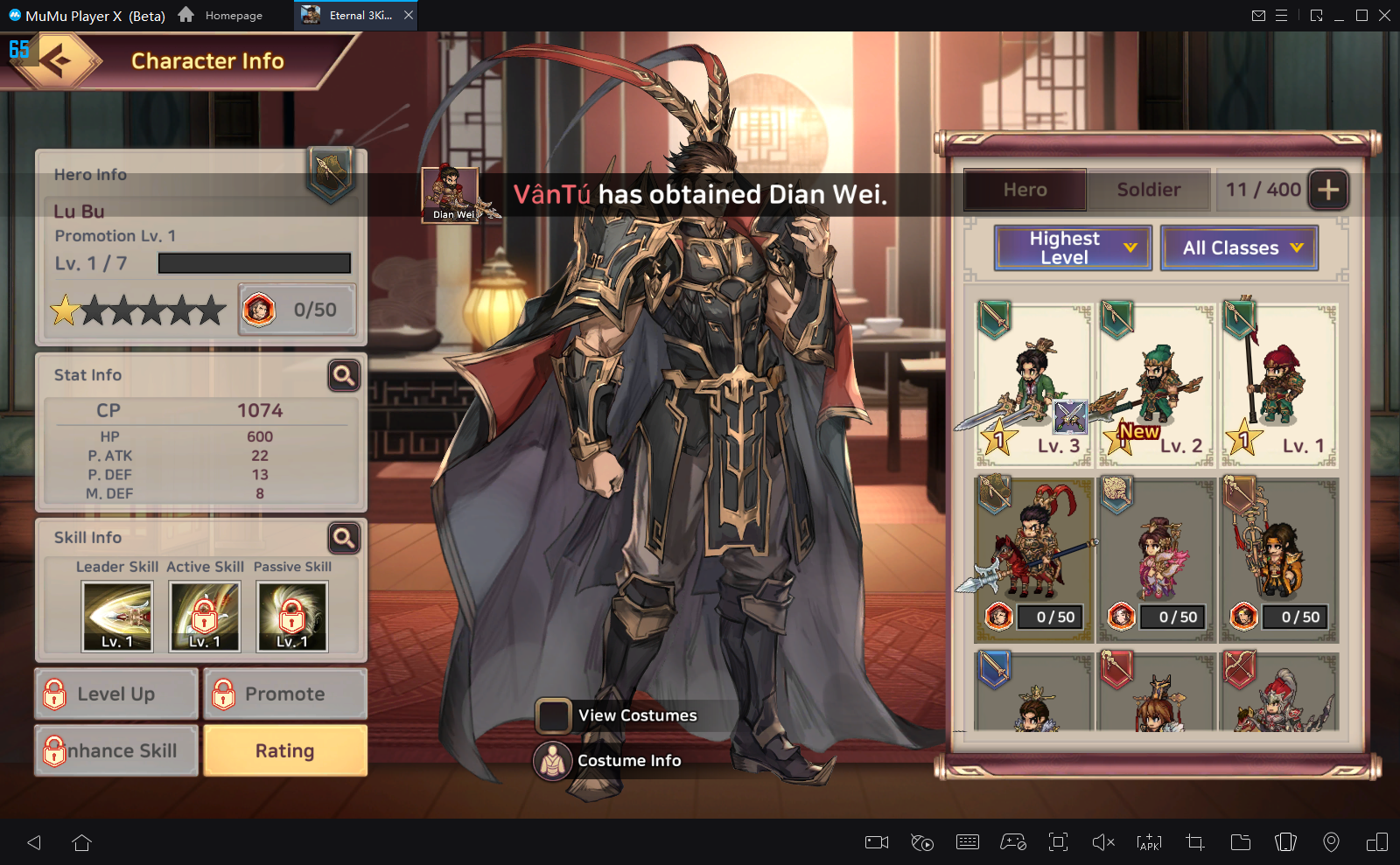
Task: Select the Leader Skill icon
Action: point(117,617)
